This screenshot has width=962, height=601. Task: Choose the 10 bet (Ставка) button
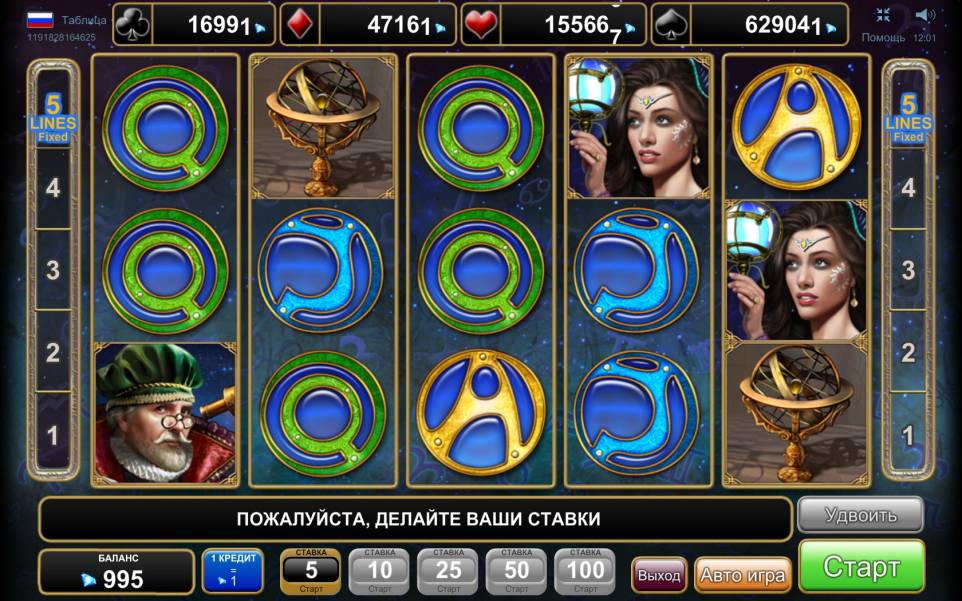point(379,570)
